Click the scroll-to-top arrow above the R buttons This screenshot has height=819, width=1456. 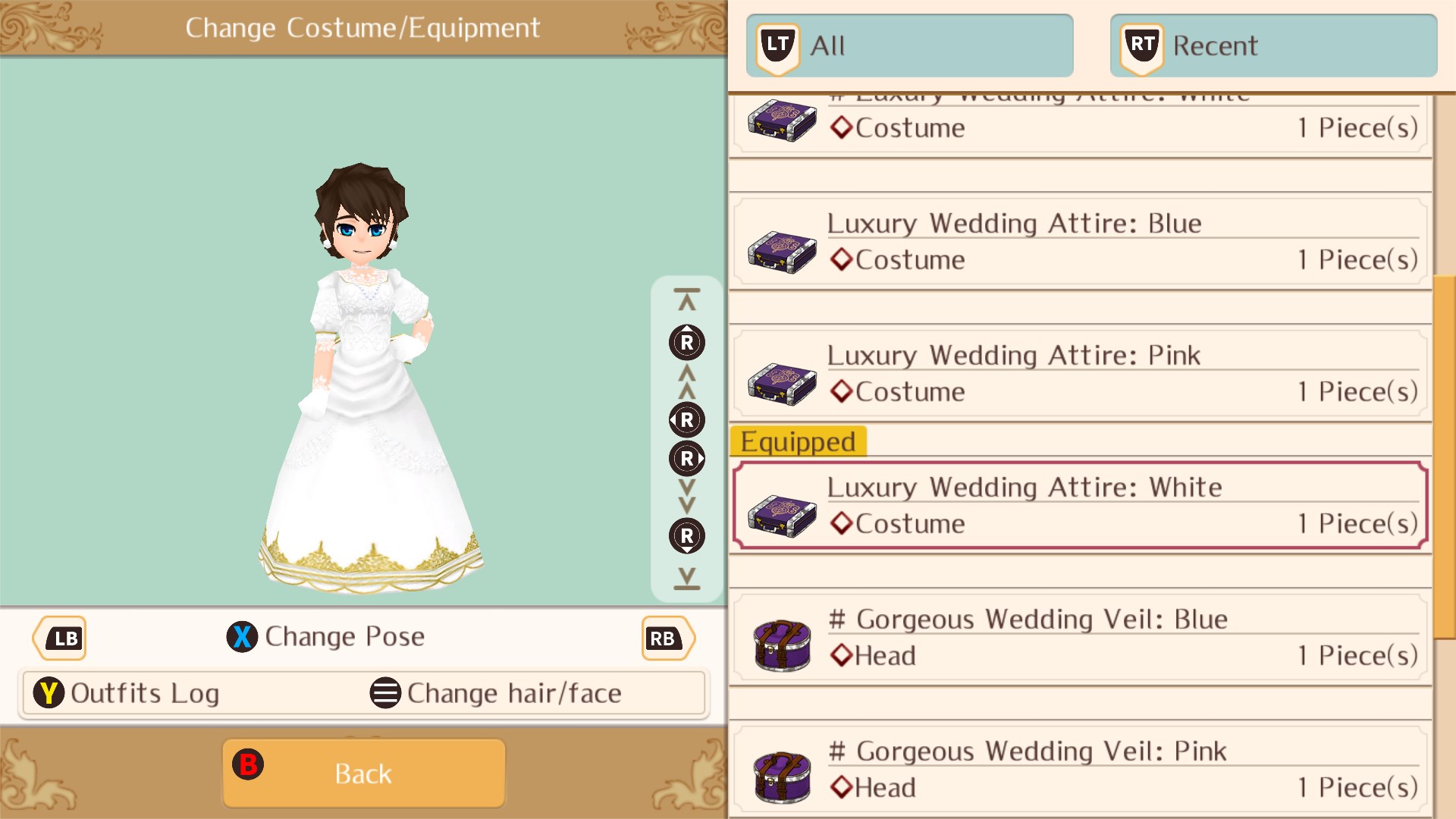pos(686,297)
